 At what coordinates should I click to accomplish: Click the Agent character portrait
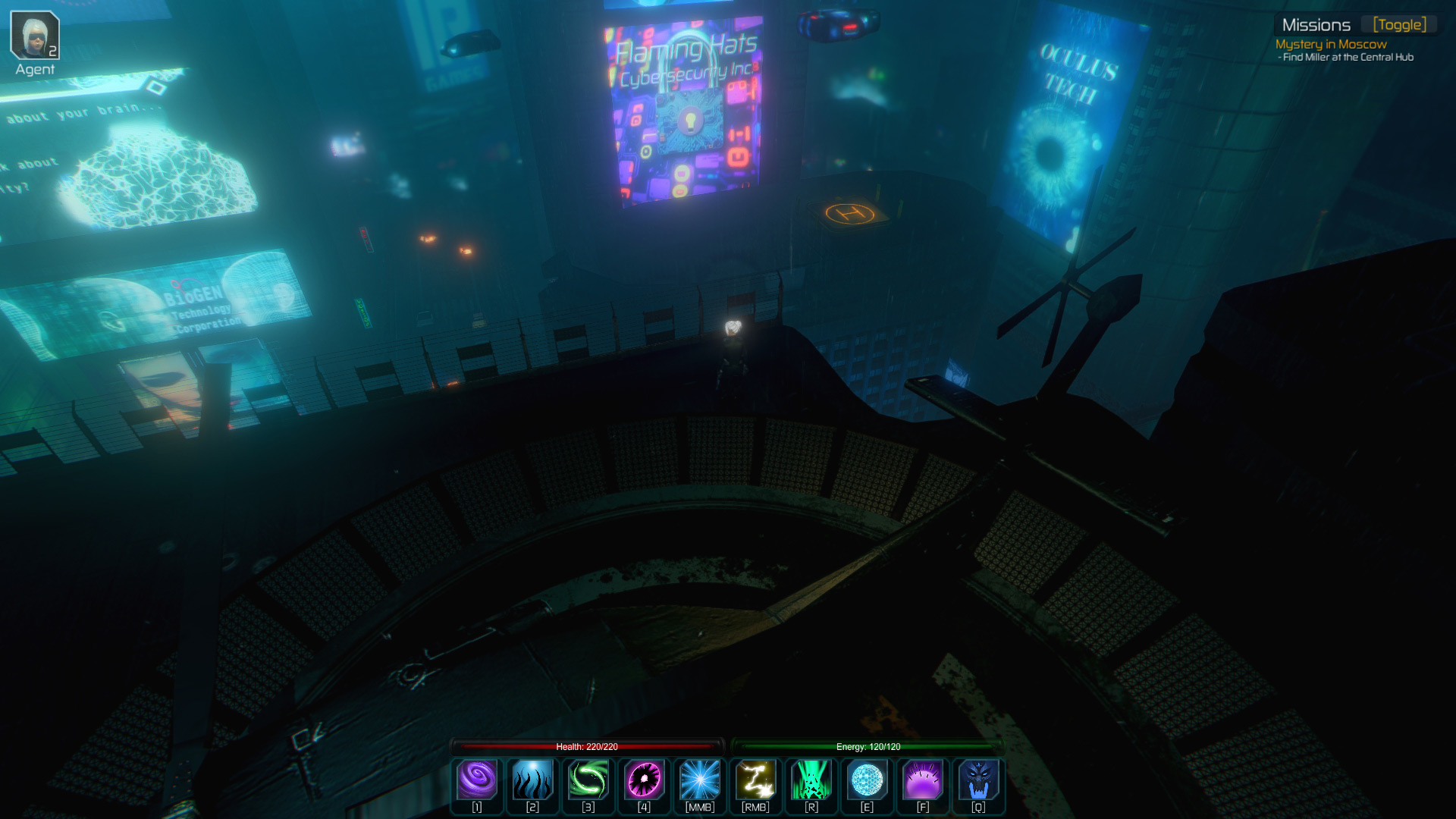(x=35, y=36)
